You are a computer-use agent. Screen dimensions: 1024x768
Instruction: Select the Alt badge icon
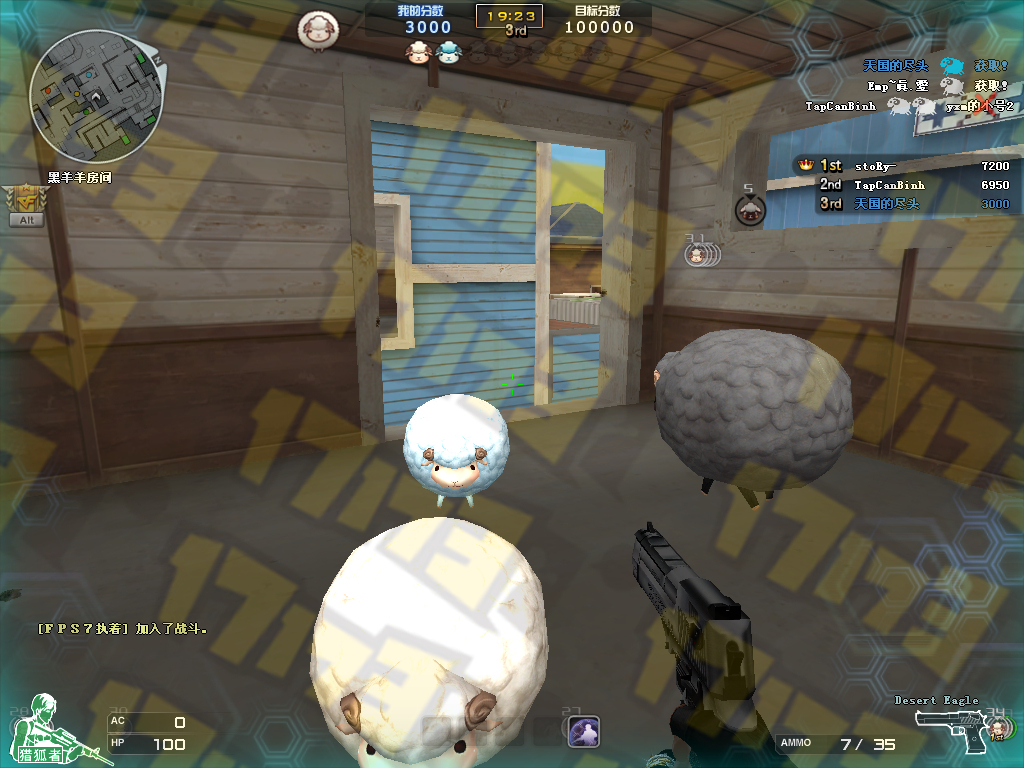(25, 204)
